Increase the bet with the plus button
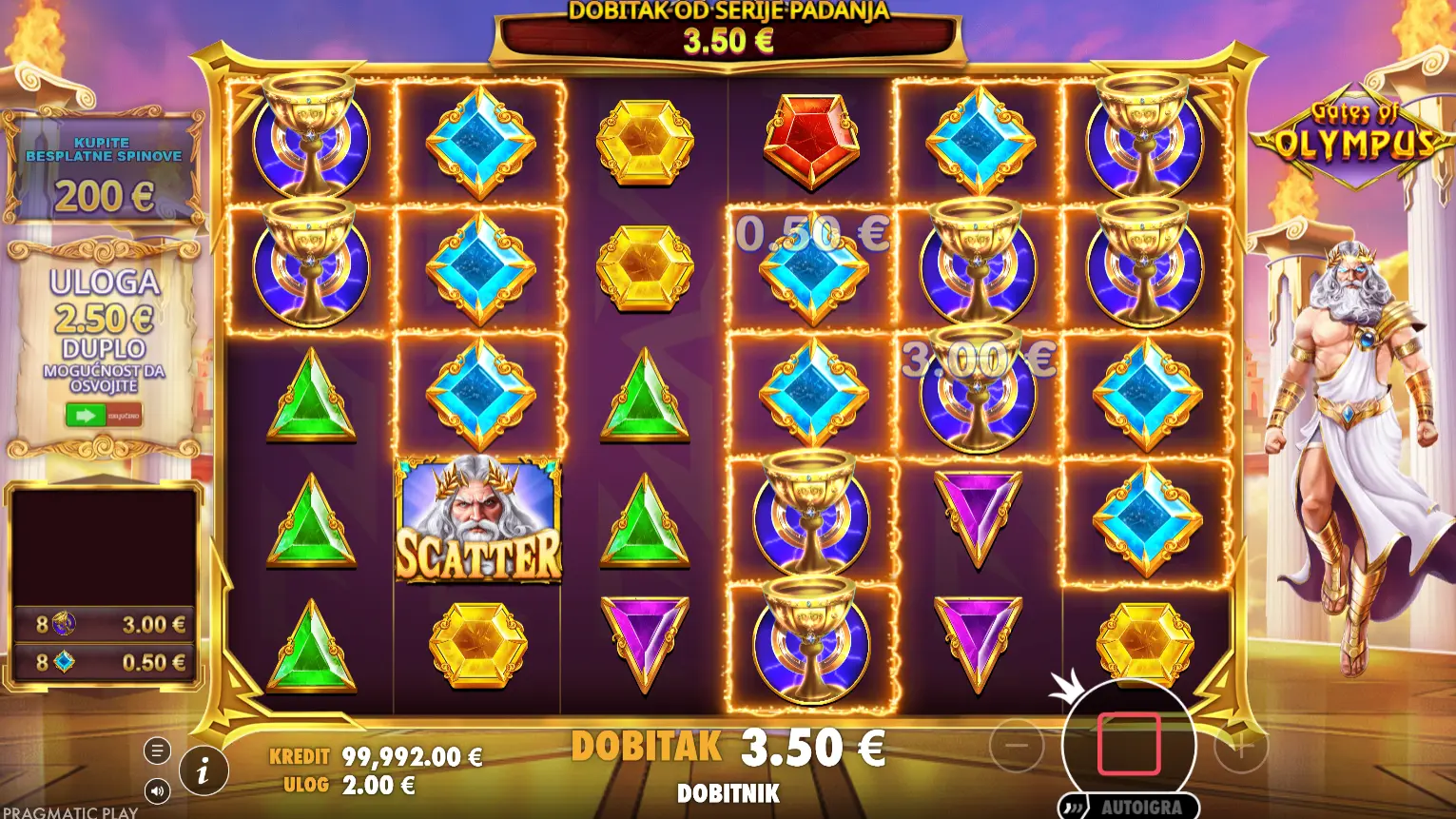The image size is (1456, 819). [1241, 746]
